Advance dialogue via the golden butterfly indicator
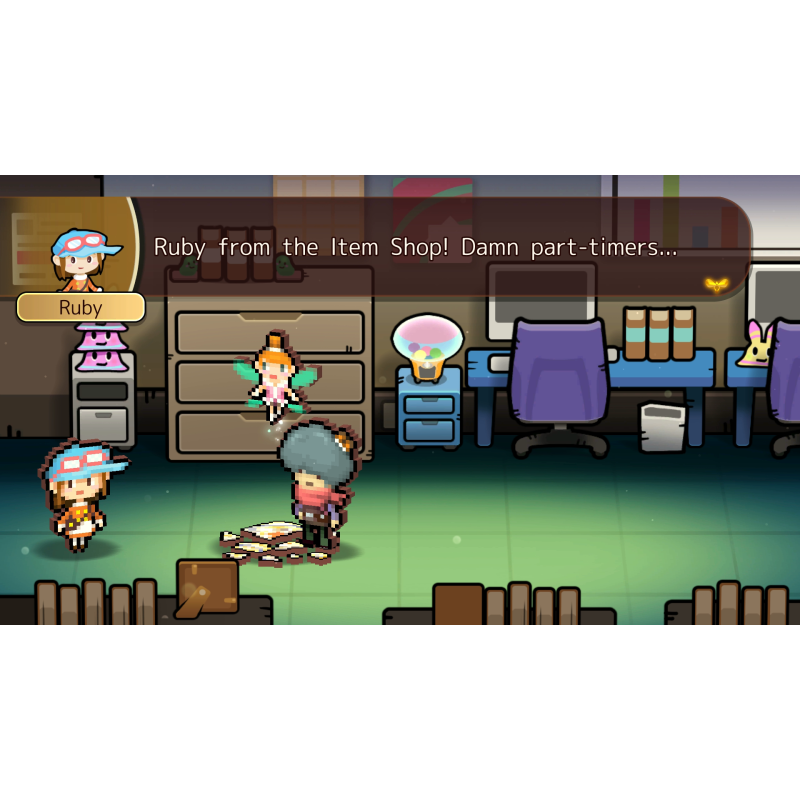 point(715,284)
